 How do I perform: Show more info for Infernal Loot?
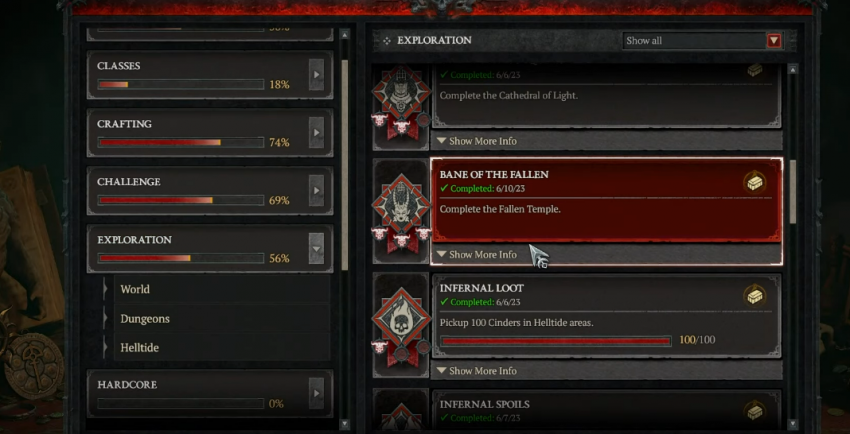coord(478,371)
